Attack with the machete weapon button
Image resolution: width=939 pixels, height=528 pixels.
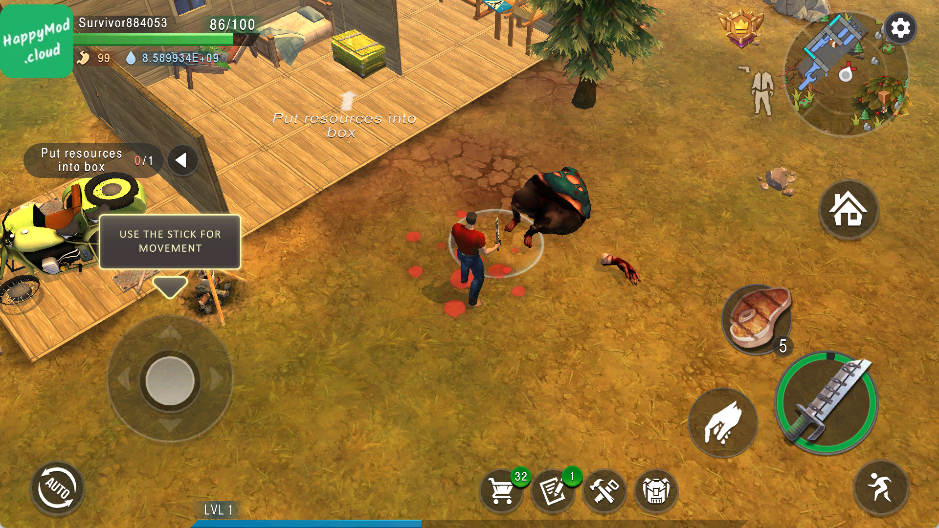tap(826, 402)
